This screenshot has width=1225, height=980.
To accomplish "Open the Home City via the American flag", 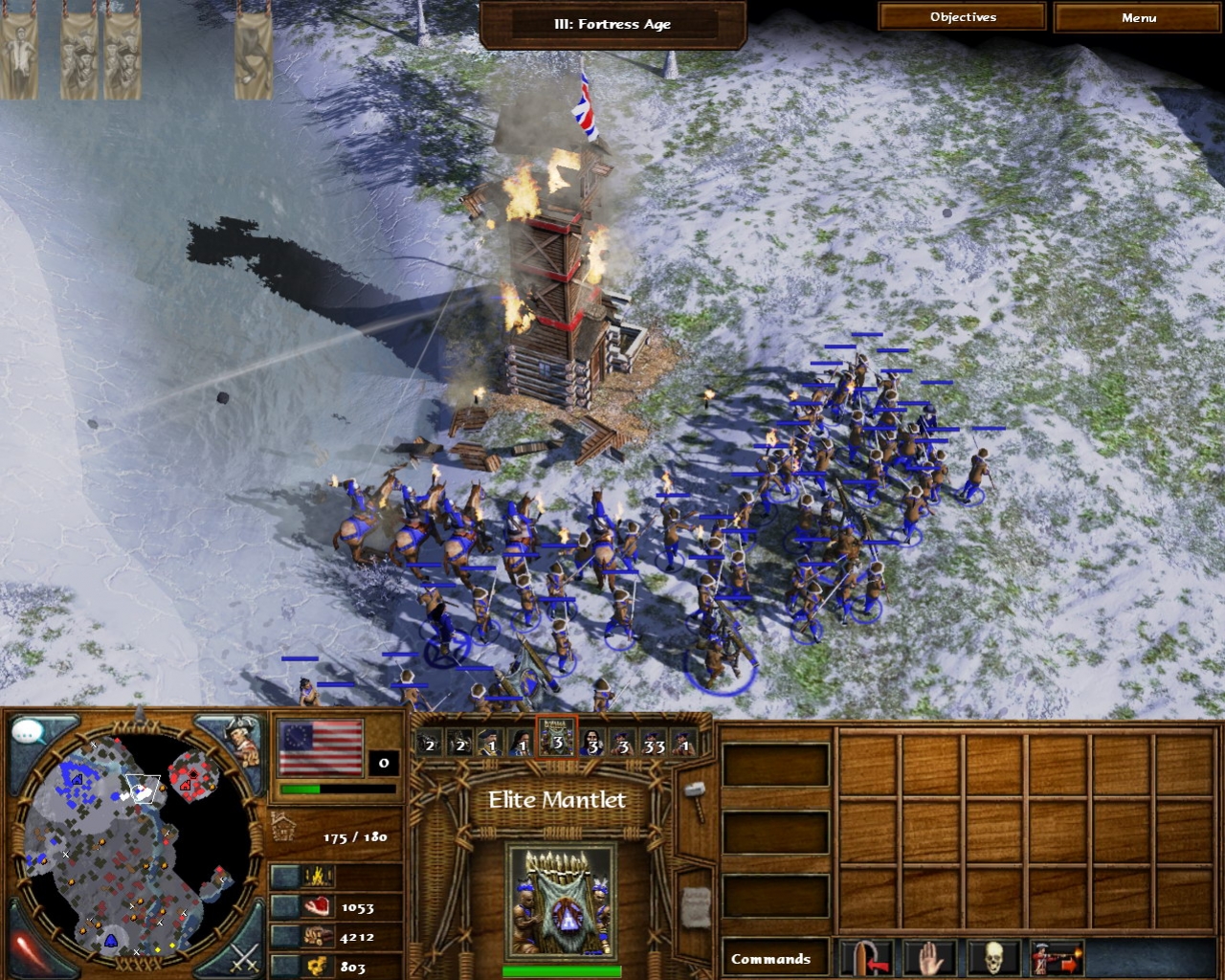I will coord(320,749).
